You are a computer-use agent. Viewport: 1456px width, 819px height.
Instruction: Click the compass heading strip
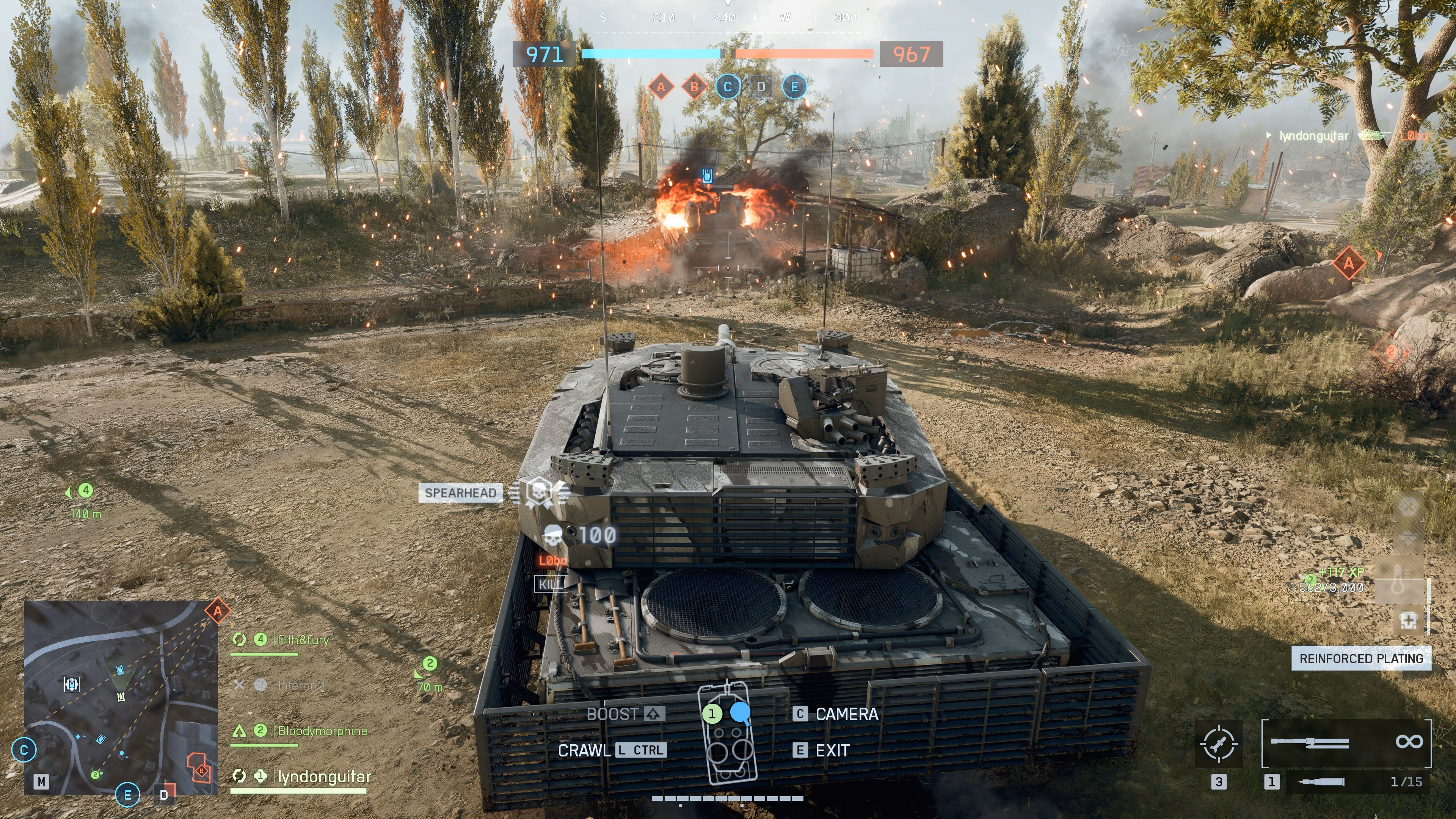click(x=728, y=18)
